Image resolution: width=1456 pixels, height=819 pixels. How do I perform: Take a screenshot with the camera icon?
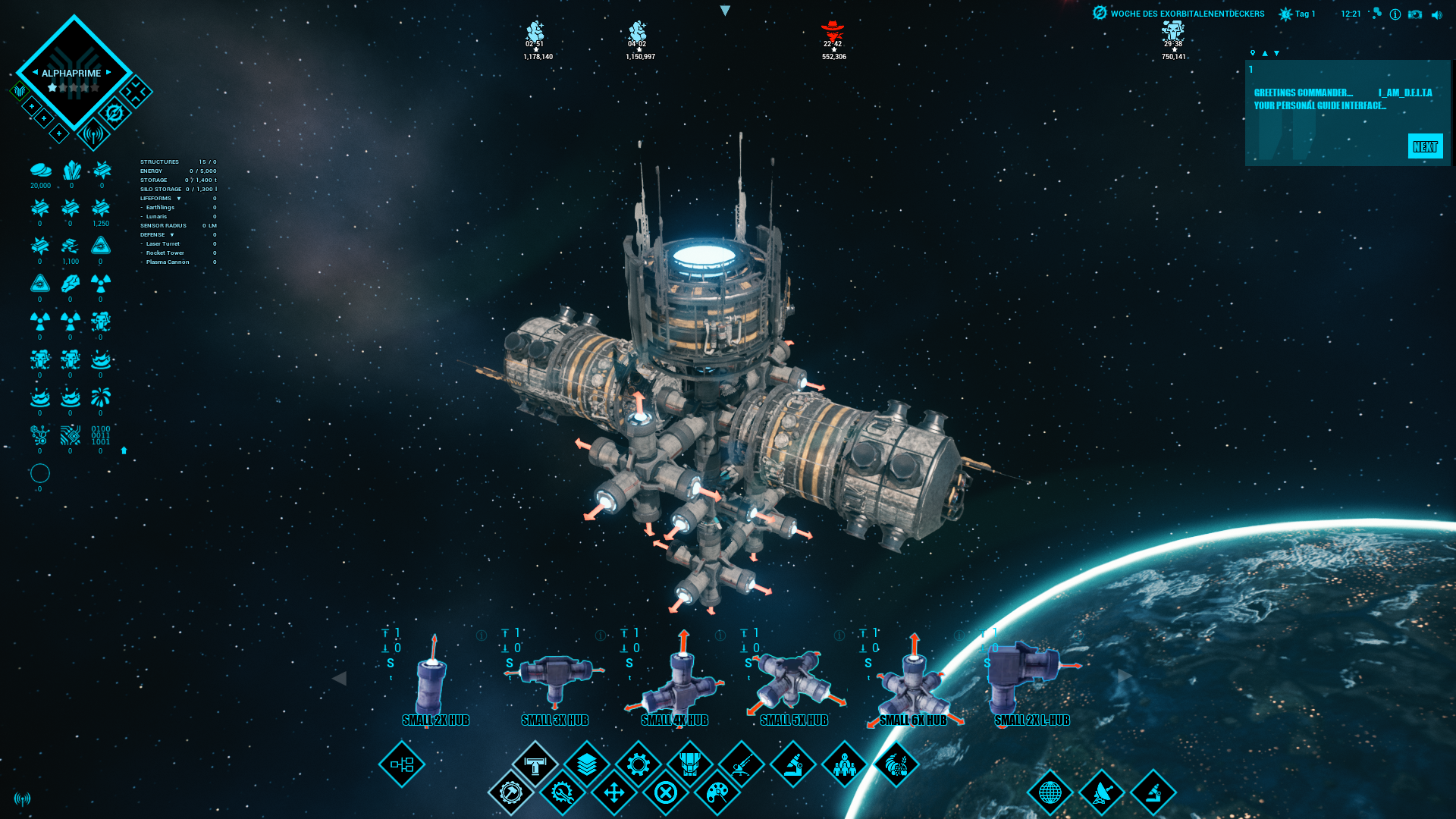pyautogui.click(x=1415, y=14)
